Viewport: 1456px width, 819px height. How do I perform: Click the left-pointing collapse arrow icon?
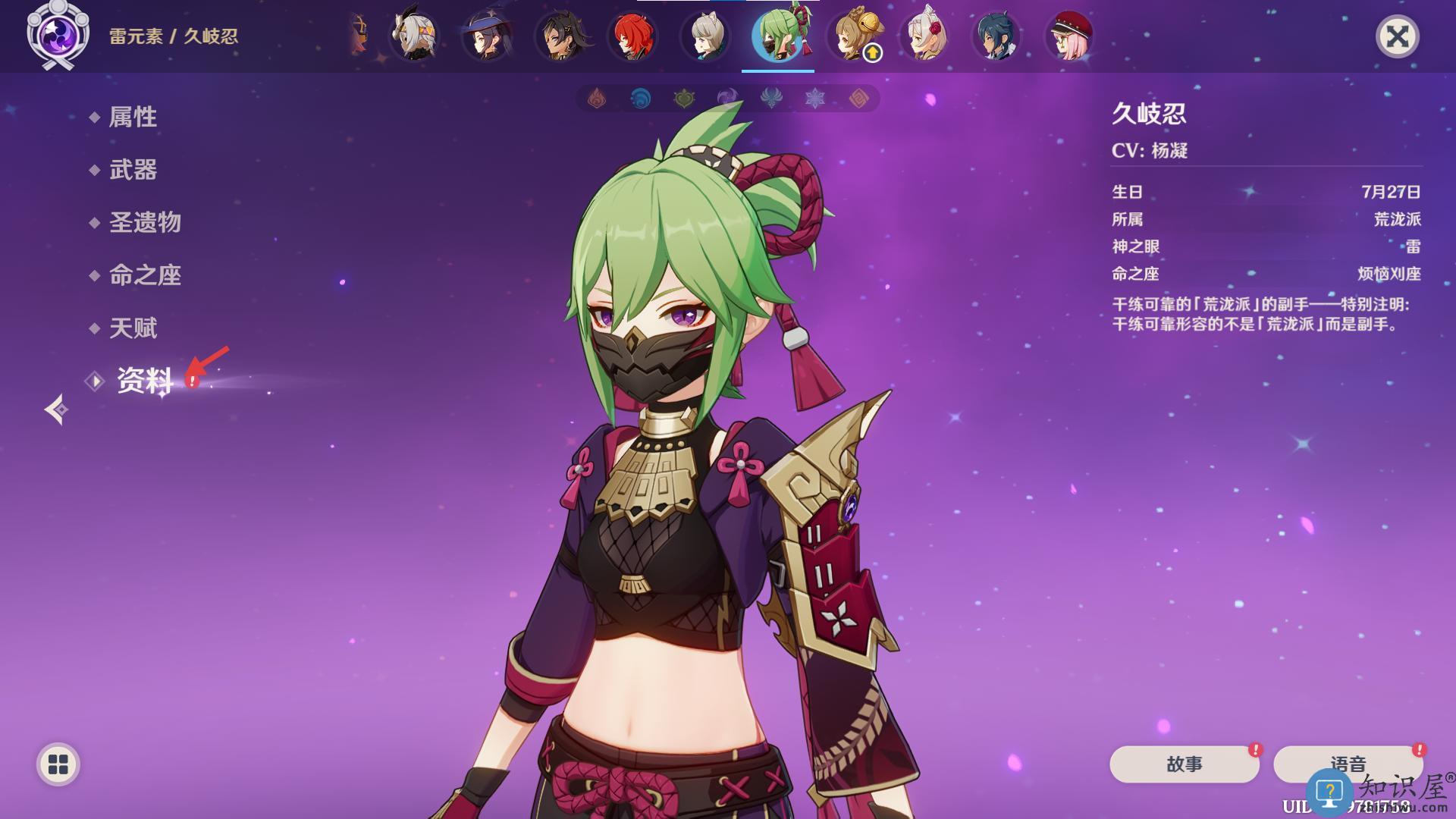click(55, 410)
